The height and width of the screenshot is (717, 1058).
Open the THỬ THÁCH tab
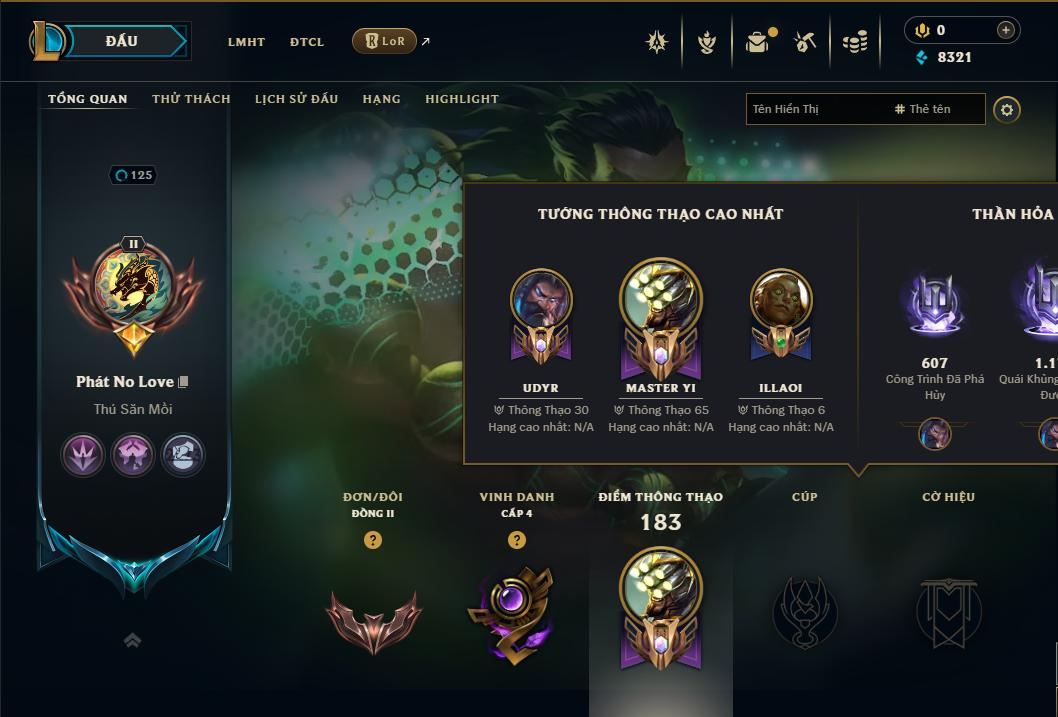pos(191,99)
